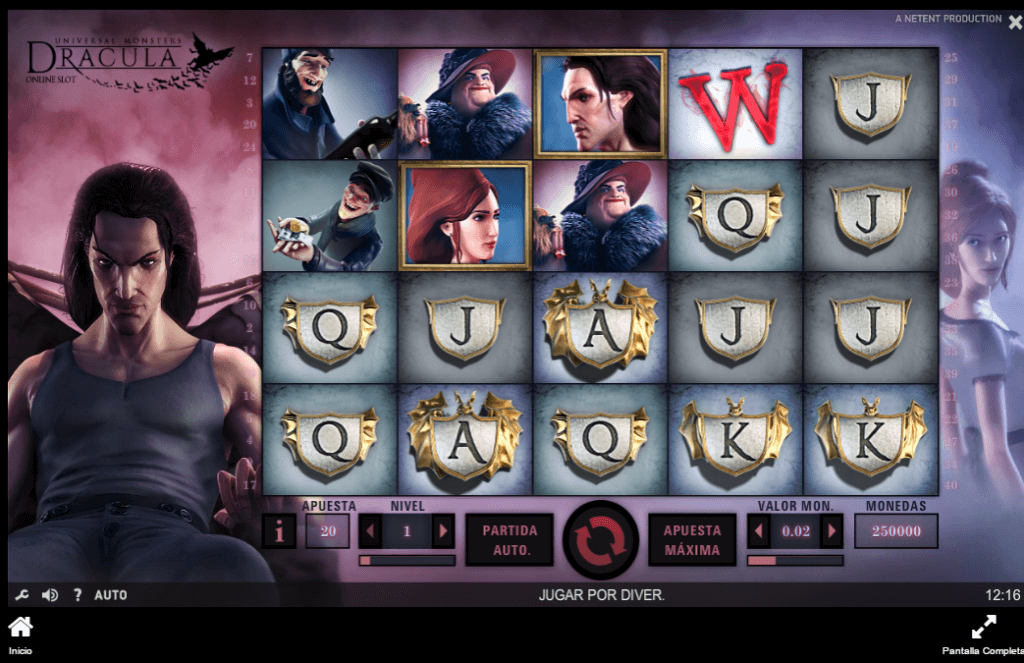1024x663 pixels.
Task: Open the paytable info button
Action: (x=279, y=532)
